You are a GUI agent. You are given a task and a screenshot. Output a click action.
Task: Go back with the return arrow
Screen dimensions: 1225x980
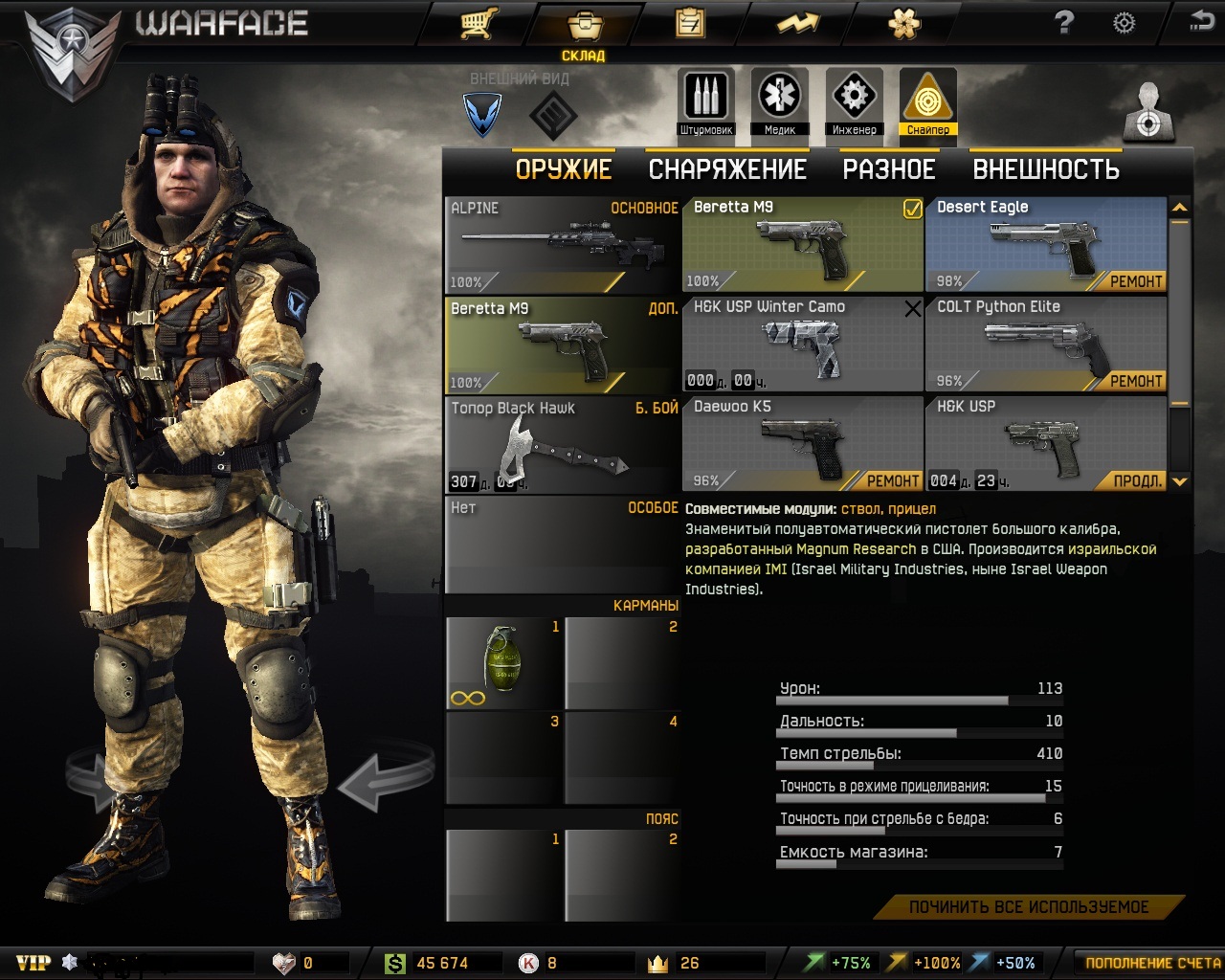tap(1201, 22)
